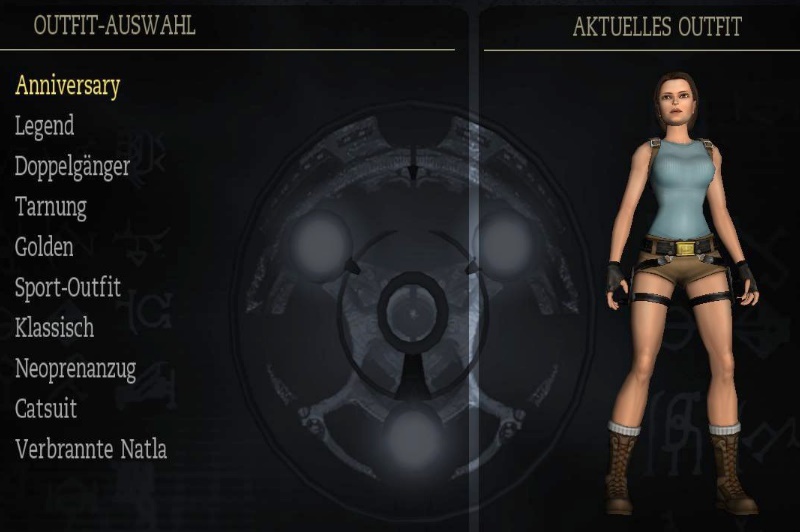
Task: Choose the Sport-Outfit option
Action: tap(67, 288)
